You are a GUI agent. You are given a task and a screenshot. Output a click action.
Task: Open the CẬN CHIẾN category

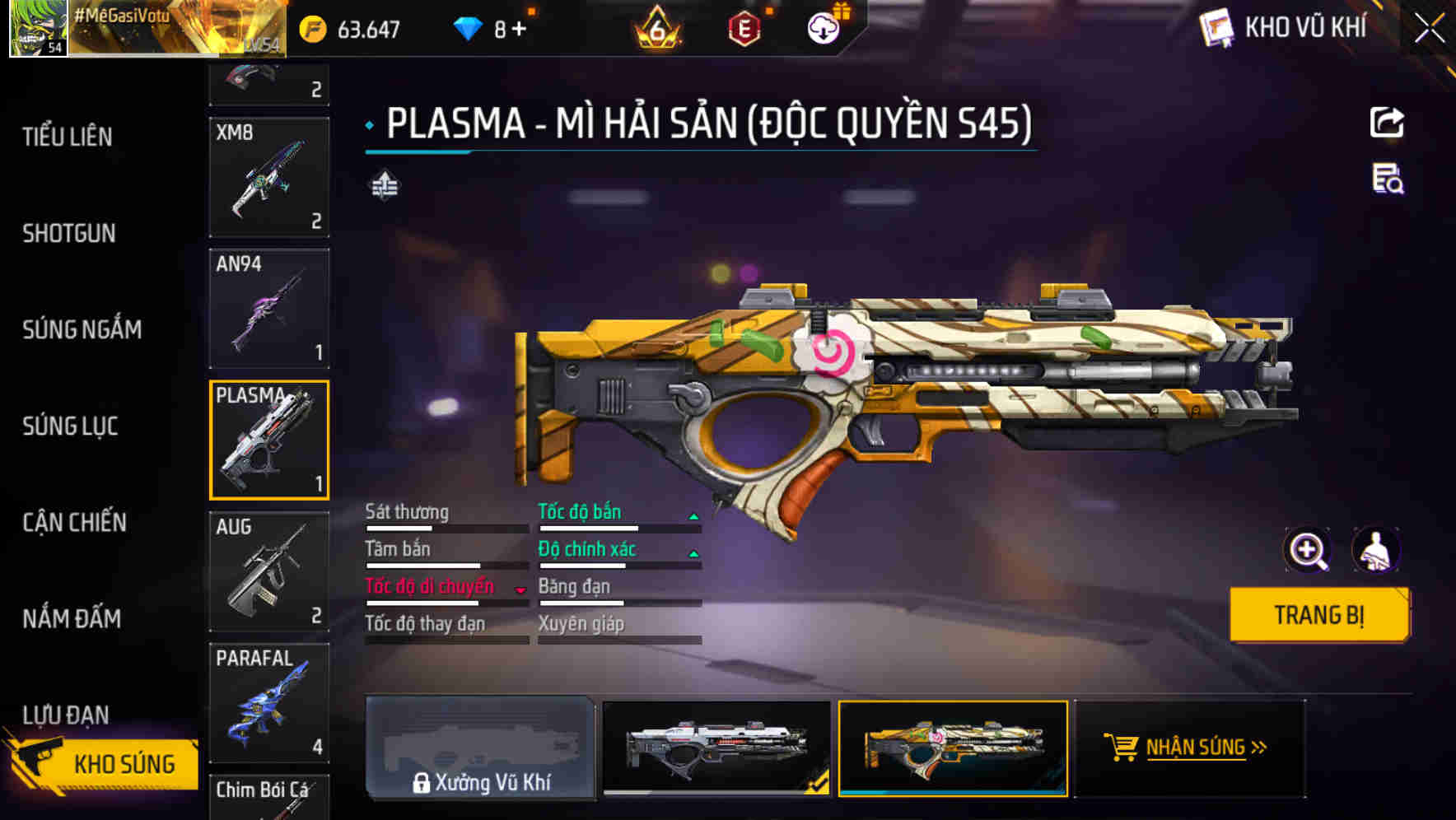click(75, 523)
